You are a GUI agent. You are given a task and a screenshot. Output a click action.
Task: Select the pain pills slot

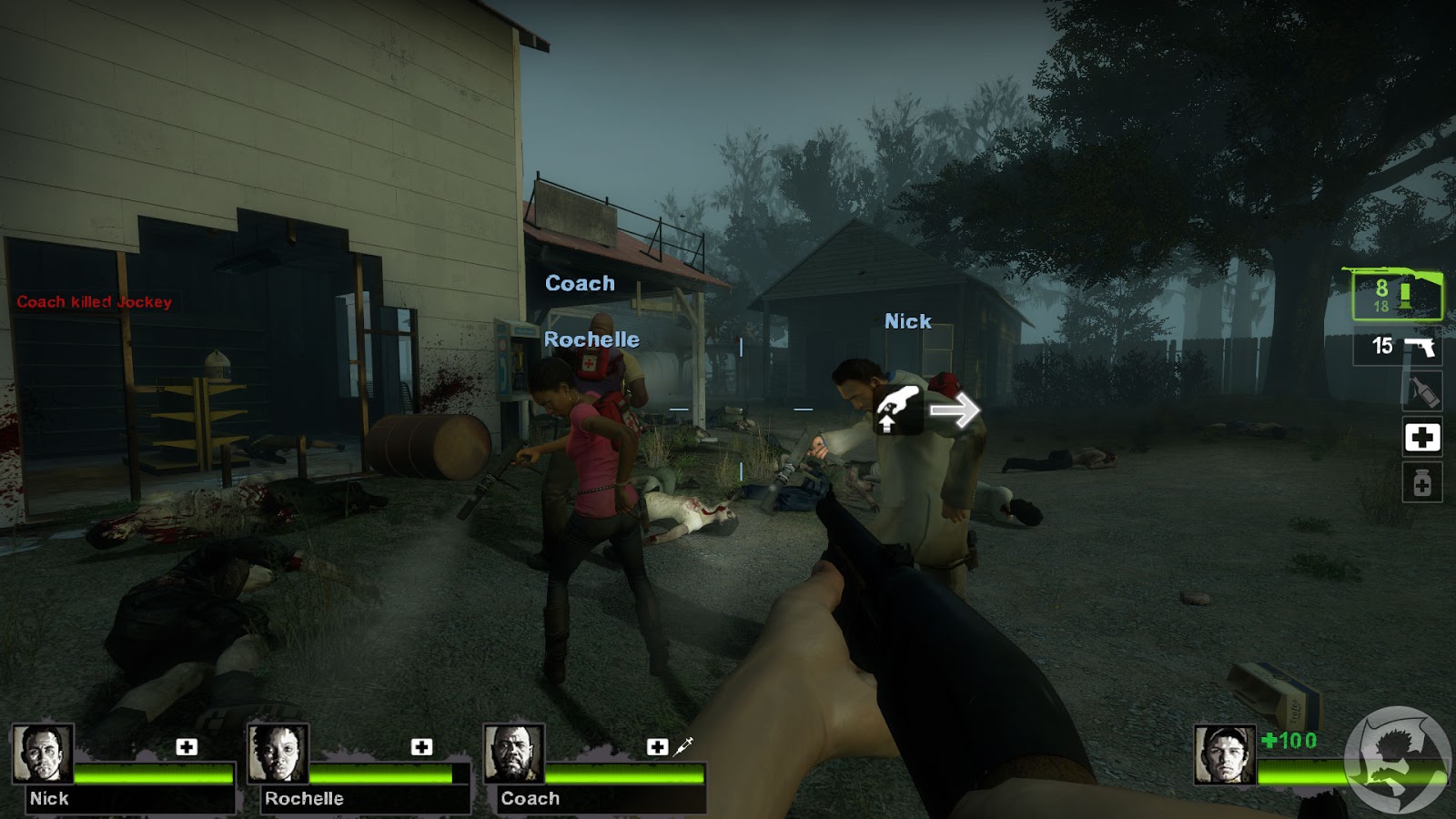[x=1421, y=480]
